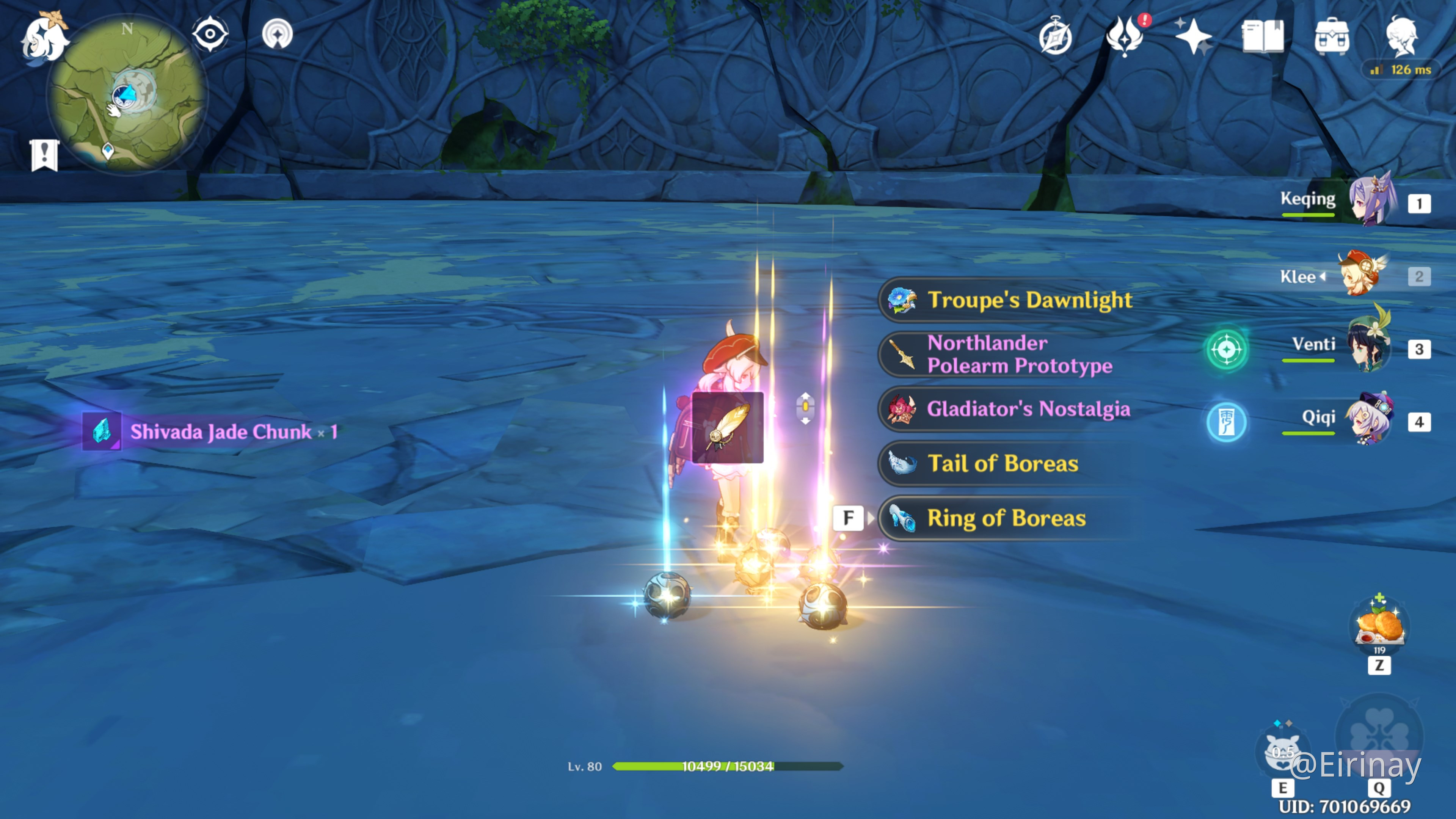
Task: Activate Klee's clover elemental burst
Action: tap(1379, 735)
